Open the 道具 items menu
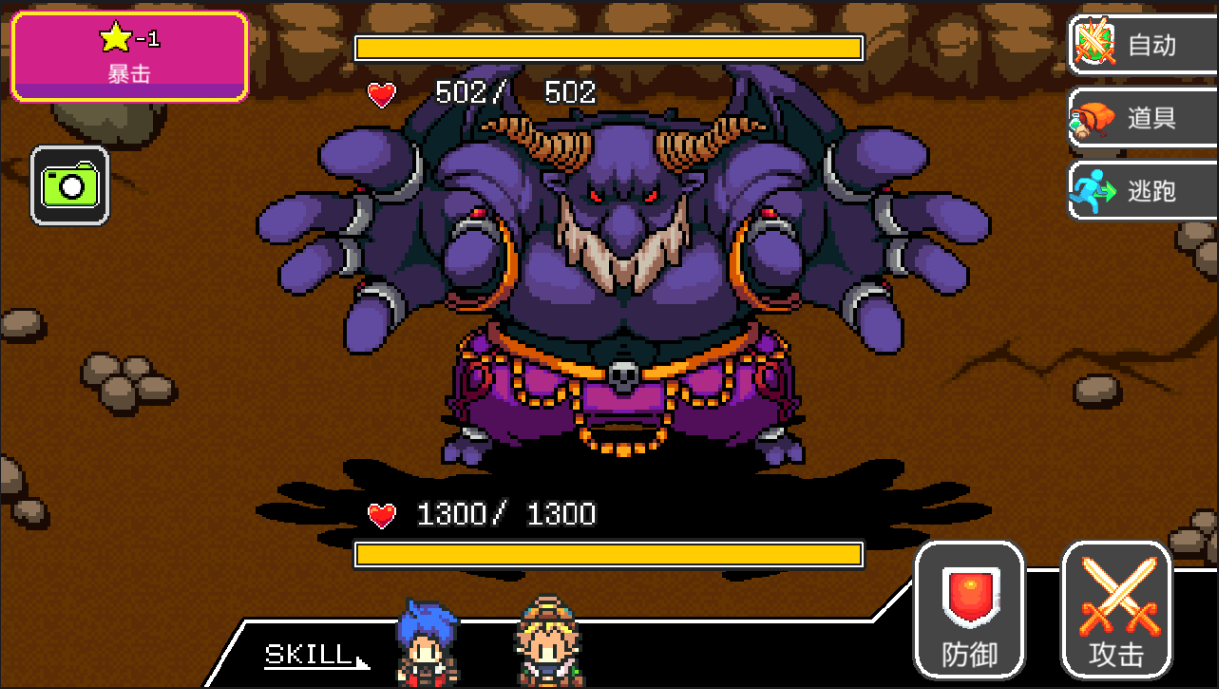The height and width of the screenshot is (689, 1219). 1142,119
